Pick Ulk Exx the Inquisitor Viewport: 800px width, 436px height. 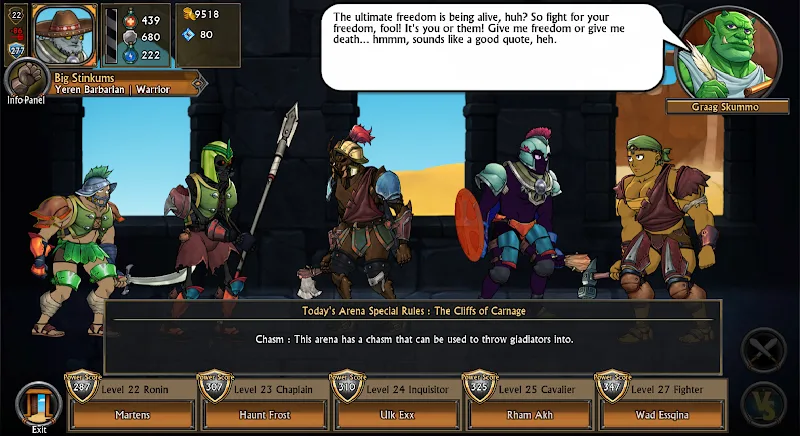click(x=396, y=414)
